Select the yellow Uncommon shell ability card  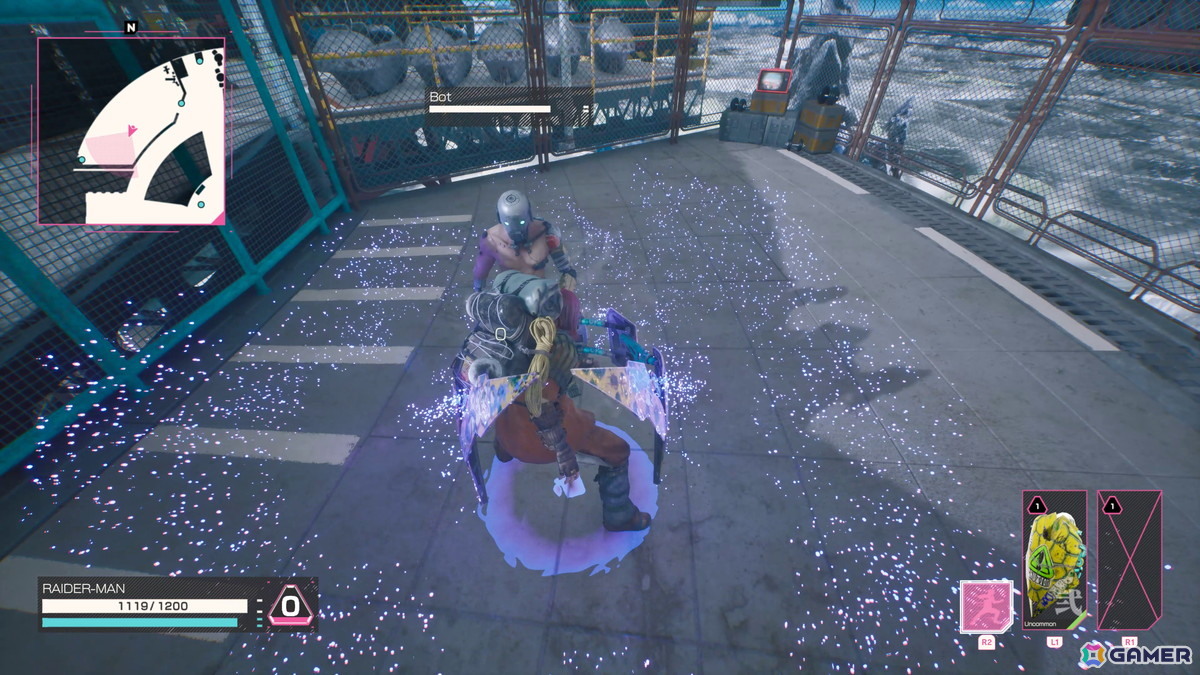click(x=1054, y=560)
